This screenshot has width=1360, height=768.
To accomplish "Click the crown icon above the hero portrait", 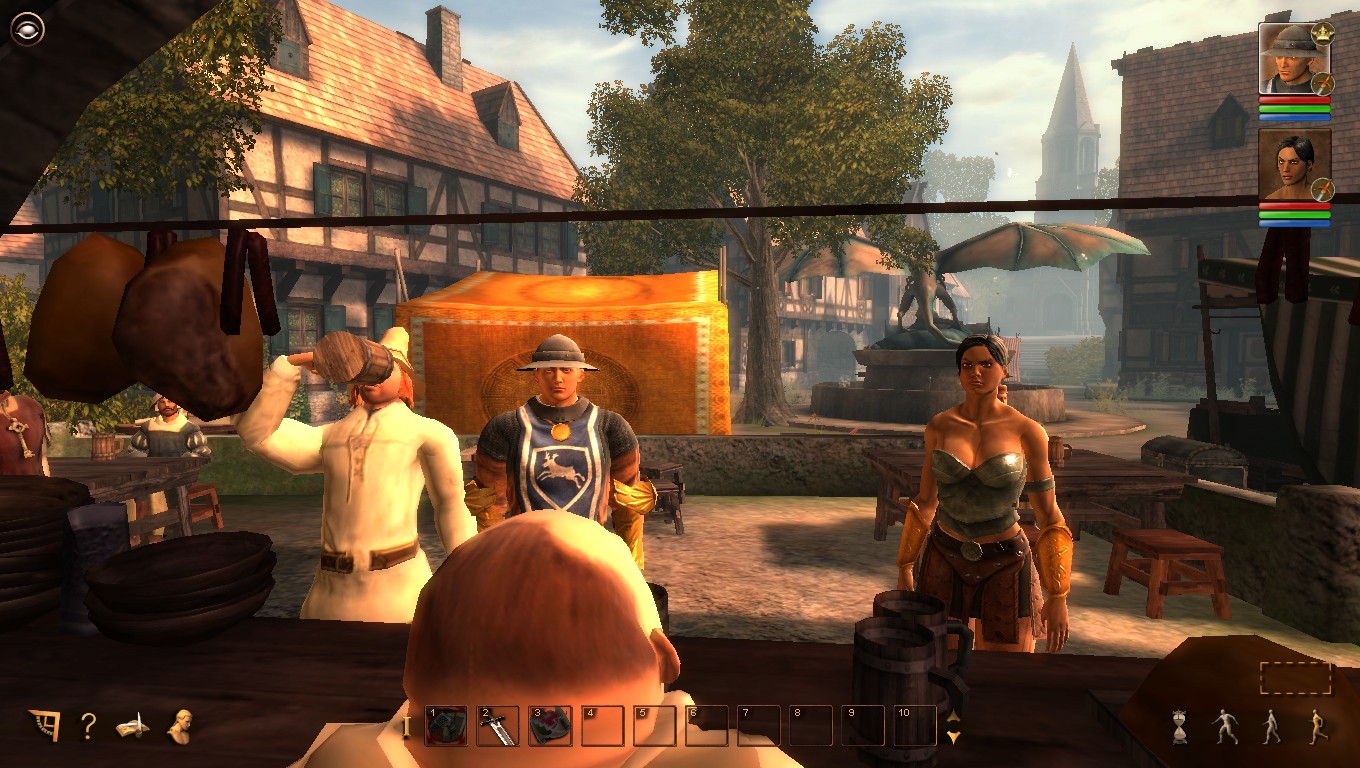I will (x=1321, y=34).
